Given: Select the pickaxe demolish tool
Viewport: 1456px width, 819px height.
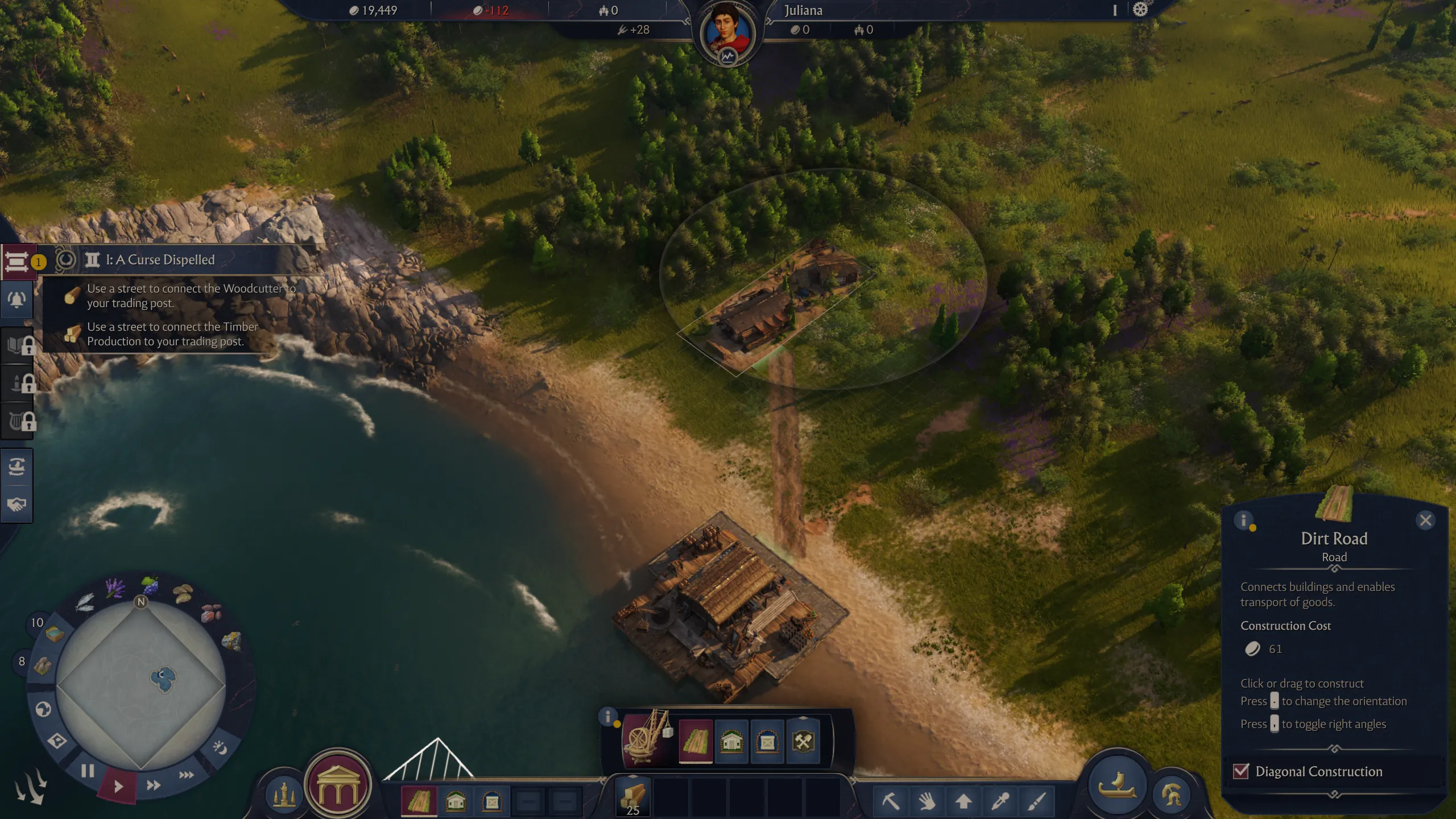Looking at the screenshot, I should (891, 801).
